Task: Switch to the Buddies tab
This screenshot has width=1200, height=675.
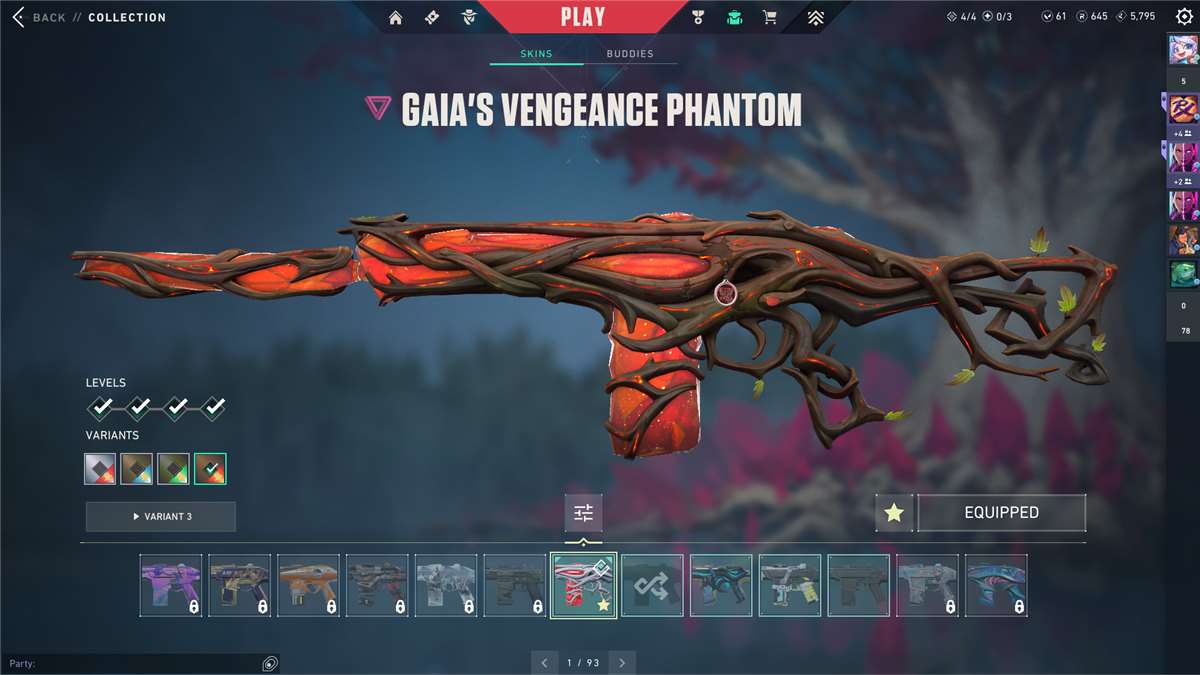Action: 628,53
